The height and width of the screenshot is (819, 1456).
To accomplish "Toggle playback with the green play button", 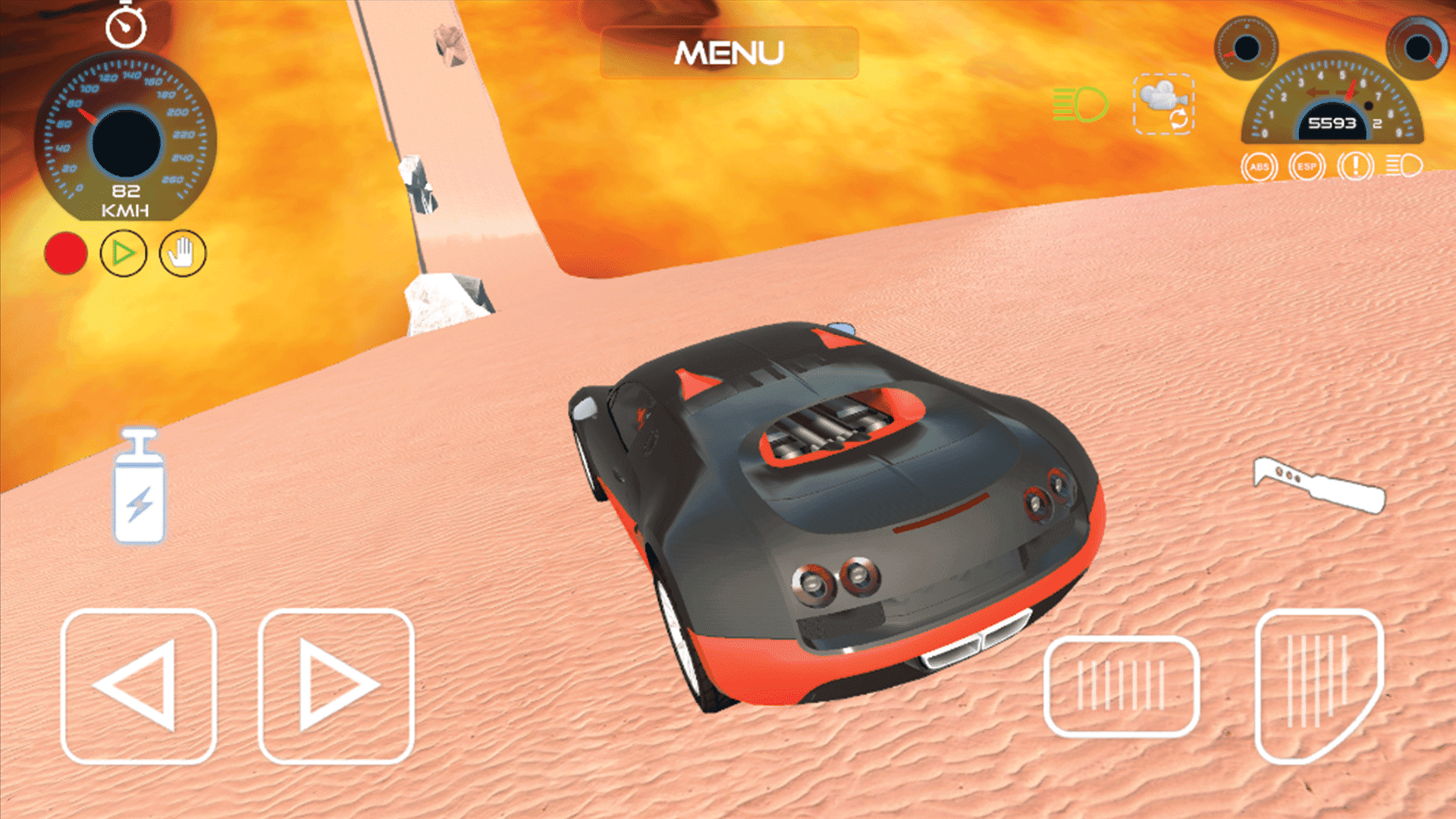I will click(x=124, y=253).
